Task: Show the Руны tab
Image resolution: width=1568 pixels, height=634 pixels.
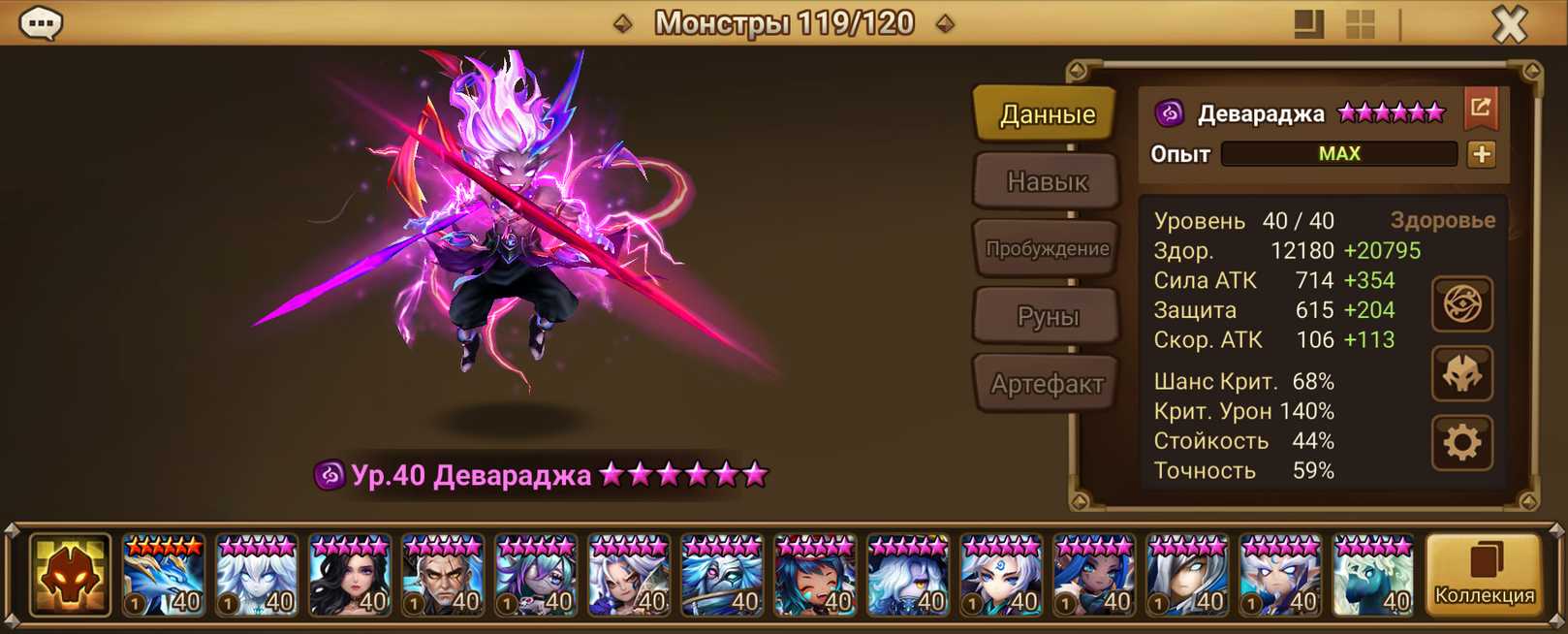Action: pos(1047,316)
